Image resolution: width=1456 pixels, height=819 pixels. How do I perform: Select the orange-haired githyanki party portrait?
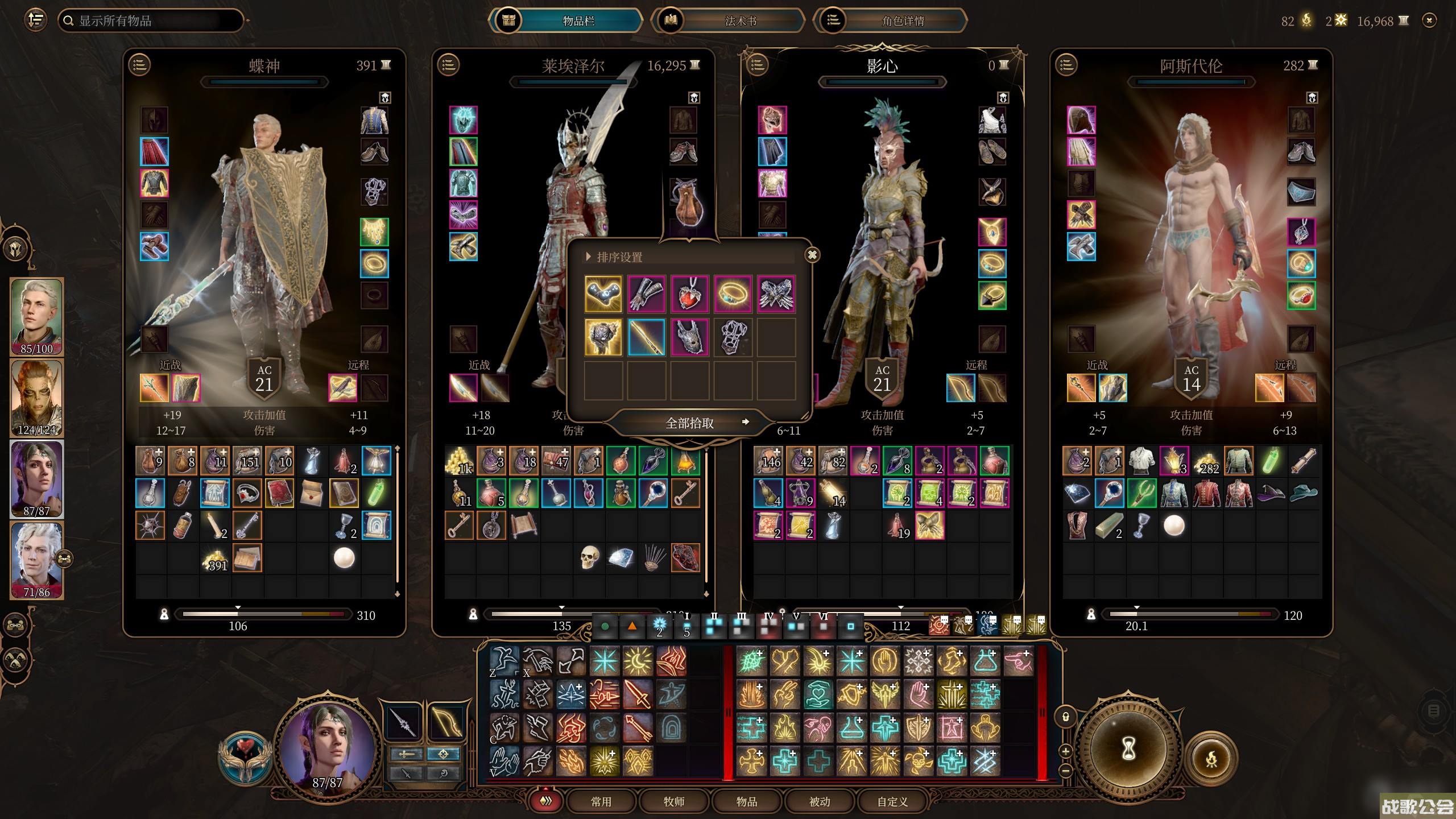coord(36,397)
